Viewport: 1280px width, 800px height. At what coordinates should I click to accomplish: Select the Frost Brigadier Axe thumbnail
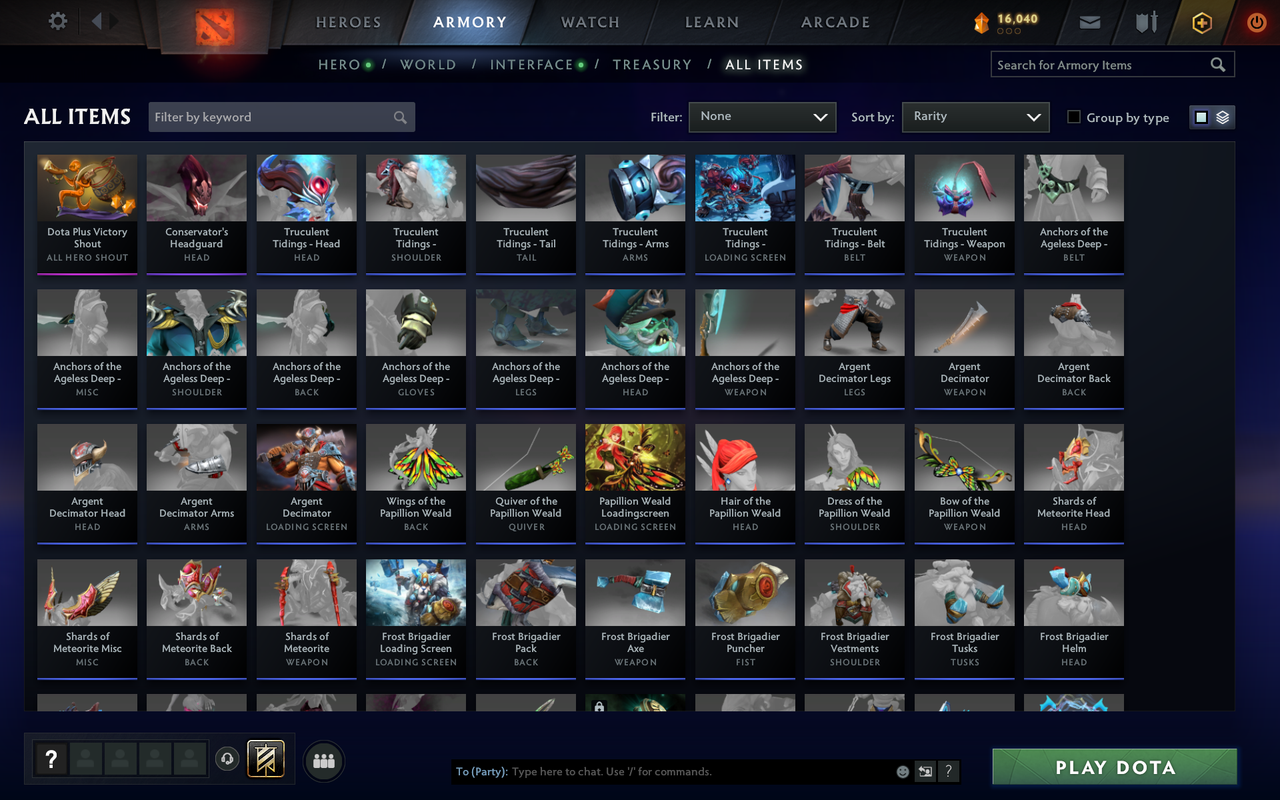[635, 600]
